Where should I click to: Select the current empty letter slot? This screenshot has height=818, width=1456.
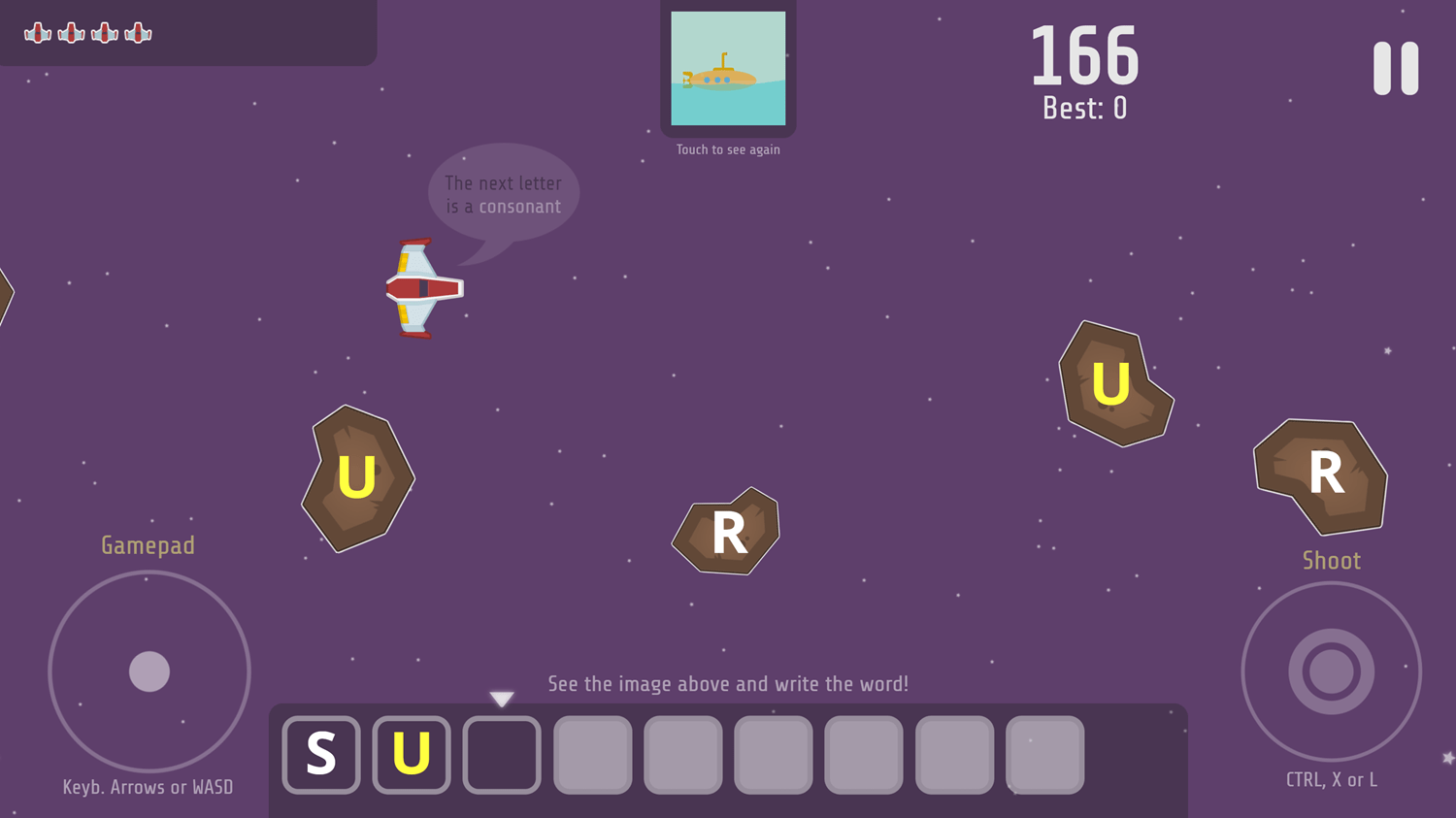502,755
